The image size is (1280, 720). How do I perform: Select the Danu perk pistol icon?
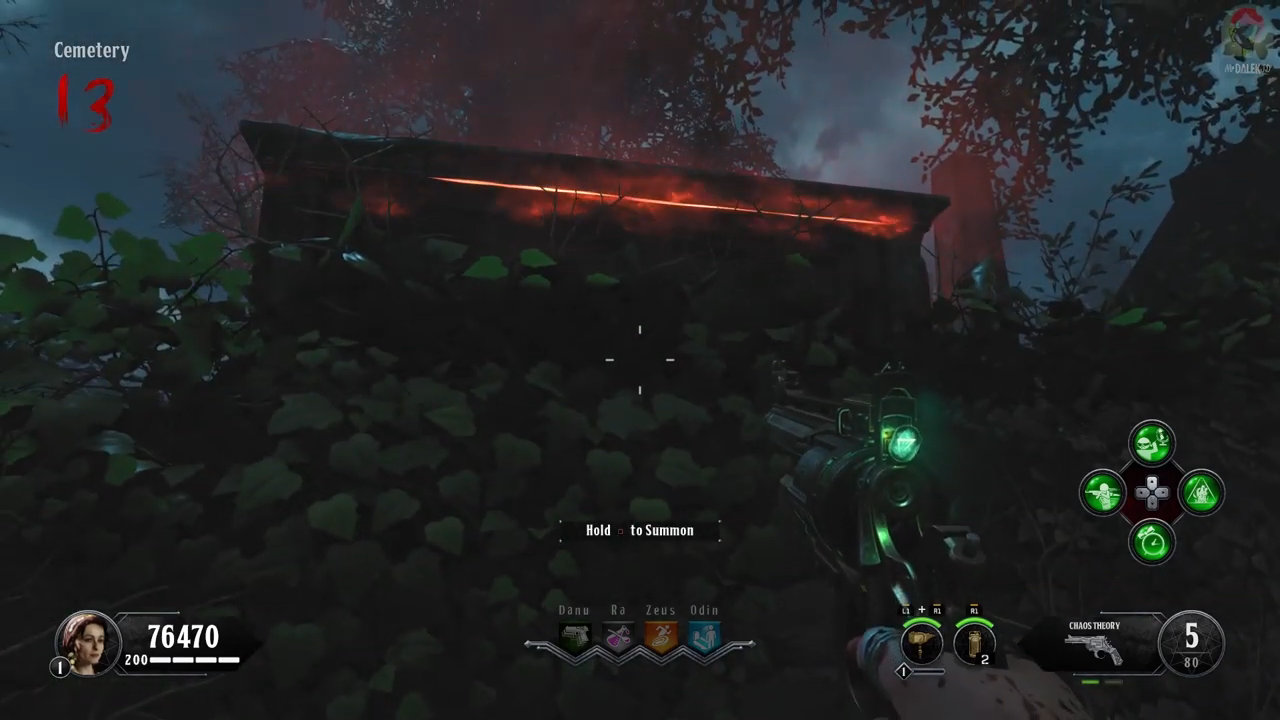[575, 637]
